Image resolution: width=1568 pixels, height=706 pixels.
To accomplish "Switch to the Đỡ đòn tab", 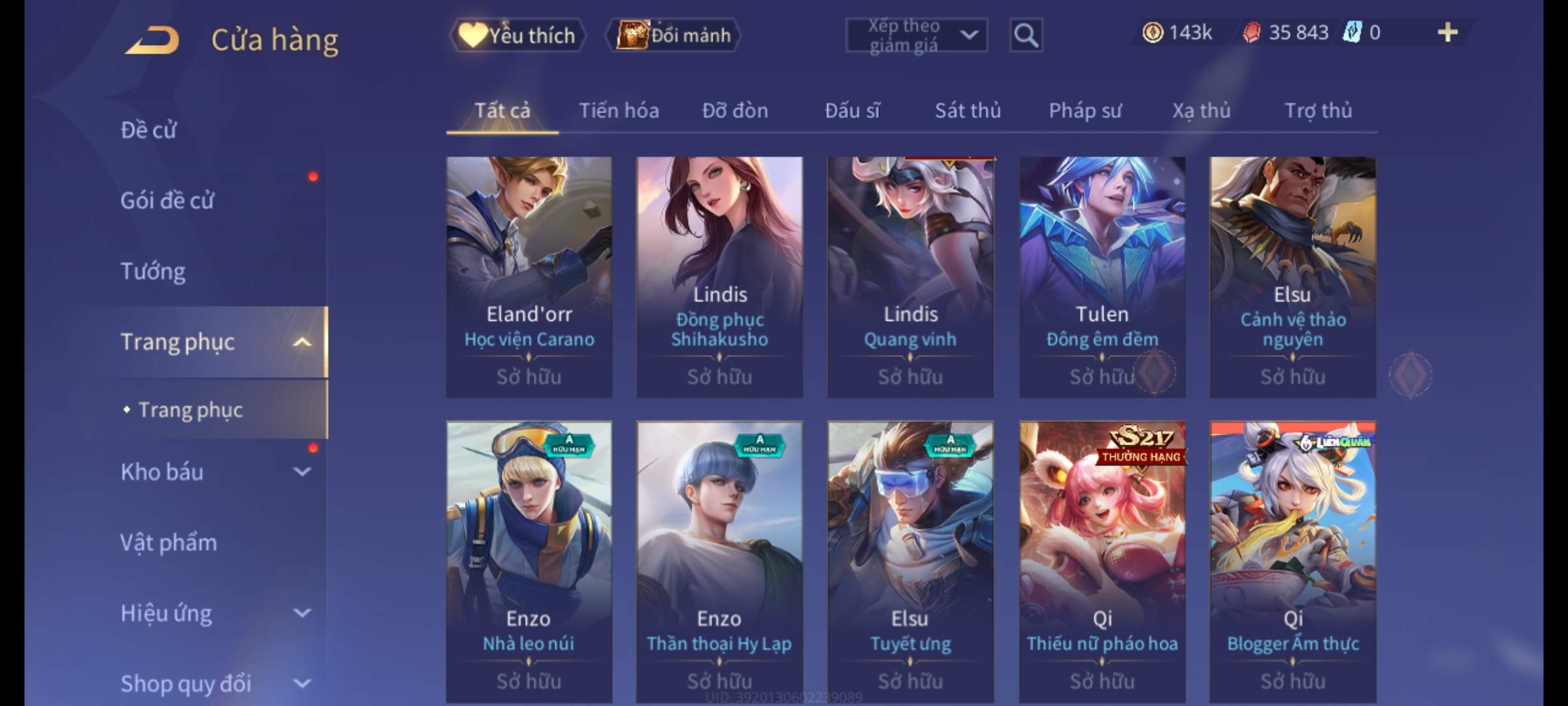I will point(735,110).
